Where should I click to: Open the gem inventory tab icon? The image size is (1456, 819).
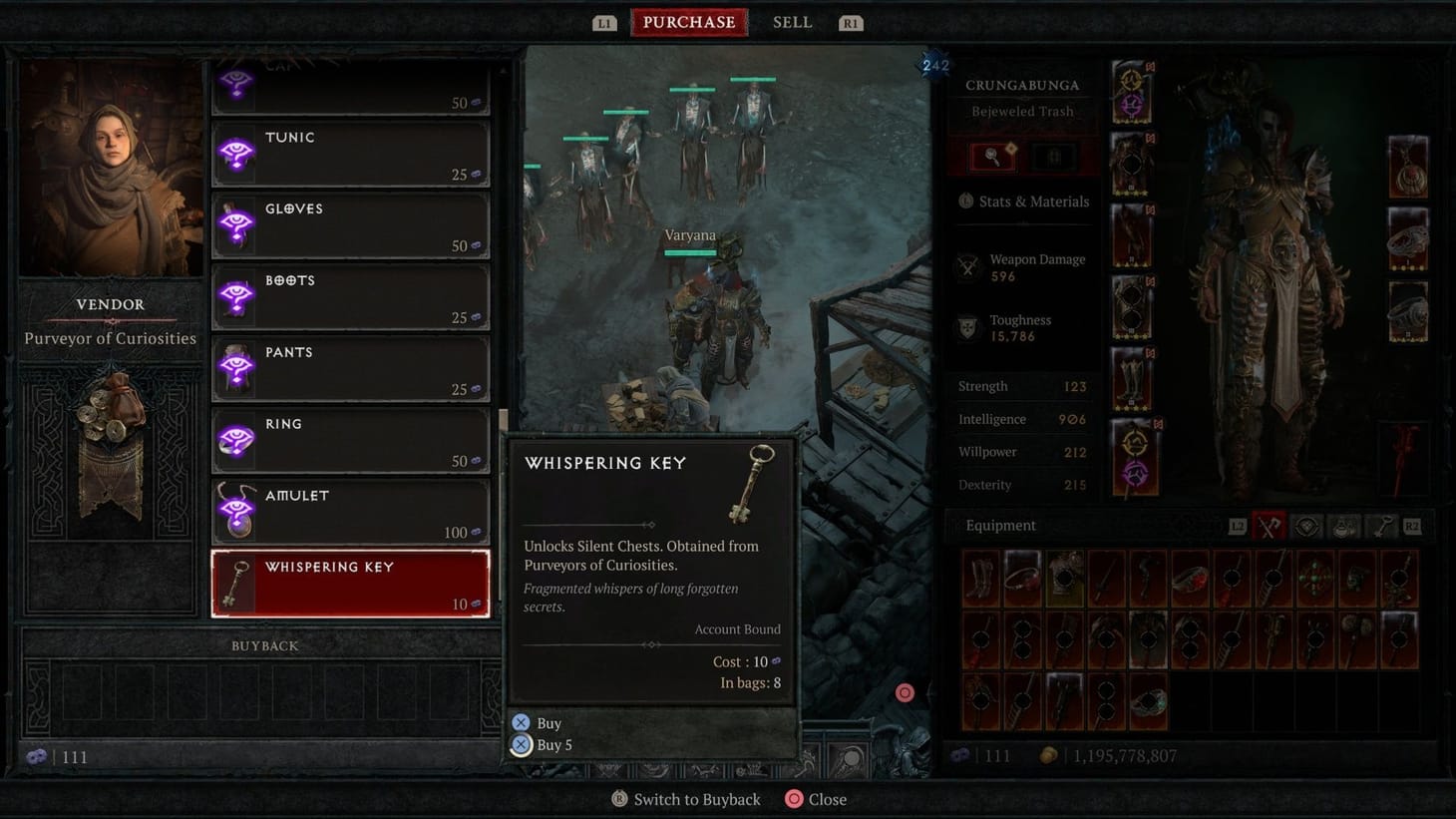[1304, 526]
